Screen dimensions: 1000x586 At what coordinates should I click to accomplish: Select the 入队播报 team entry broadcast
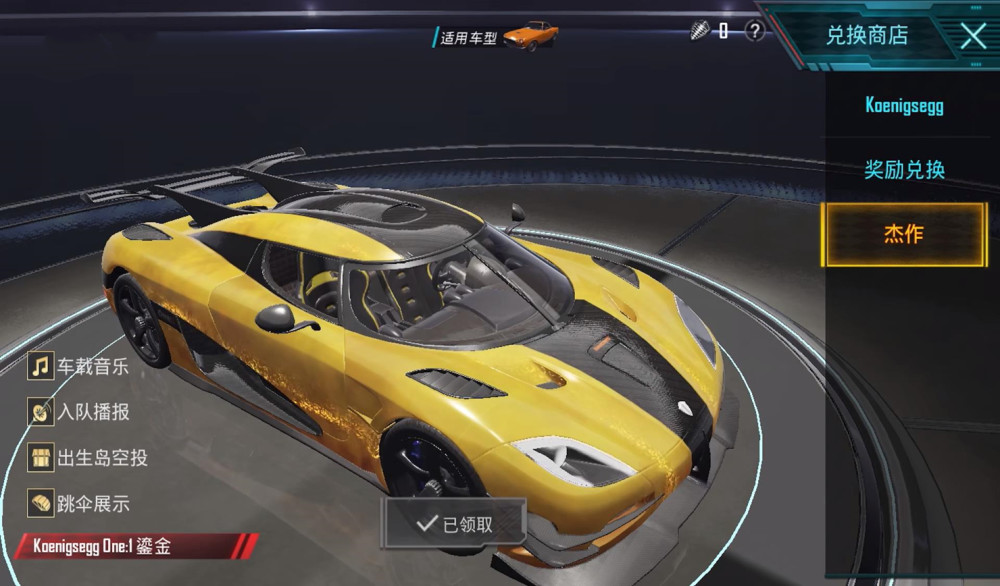coord(81,411)
